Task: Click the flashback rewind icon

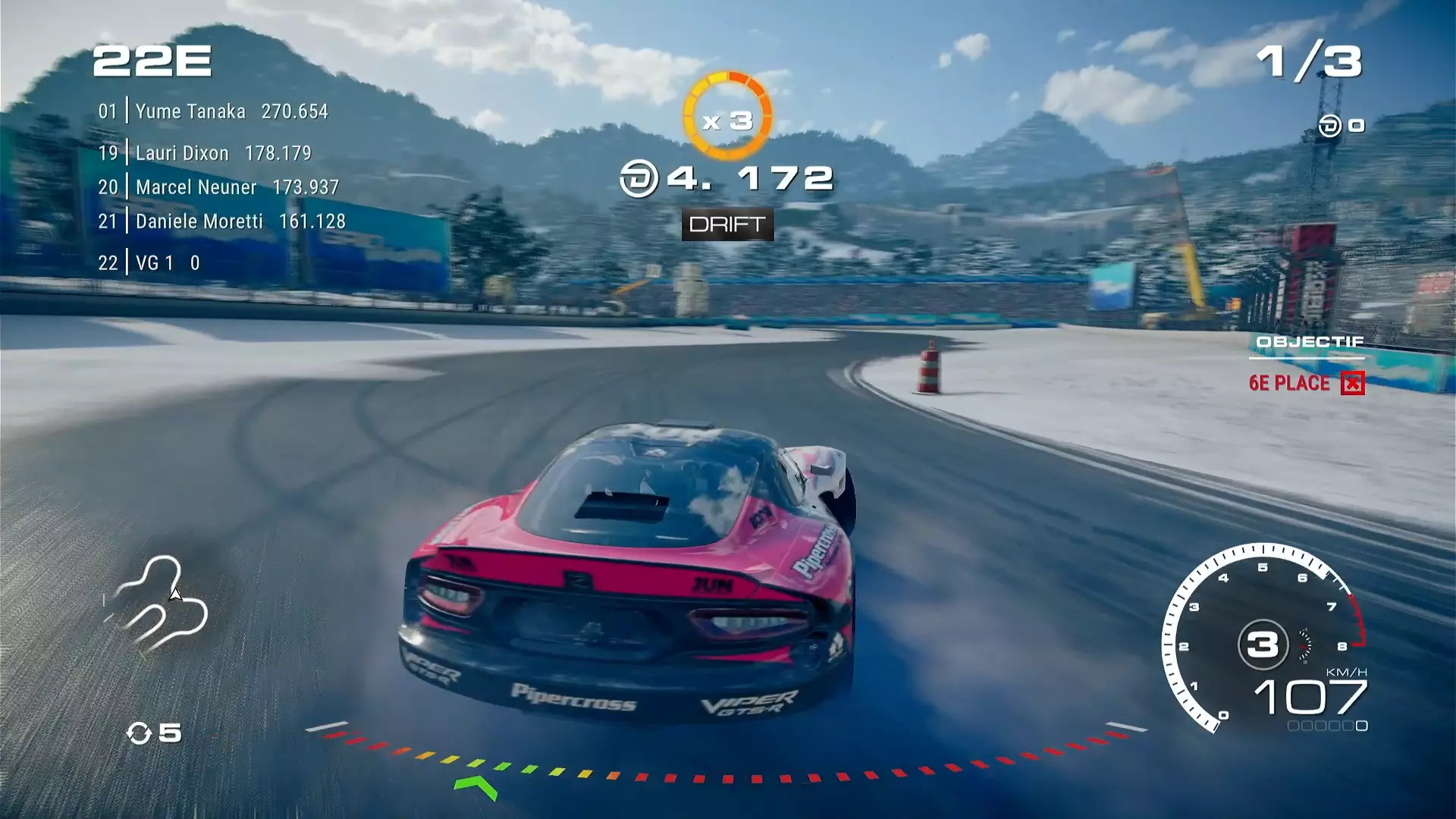Action: [140, 733]
